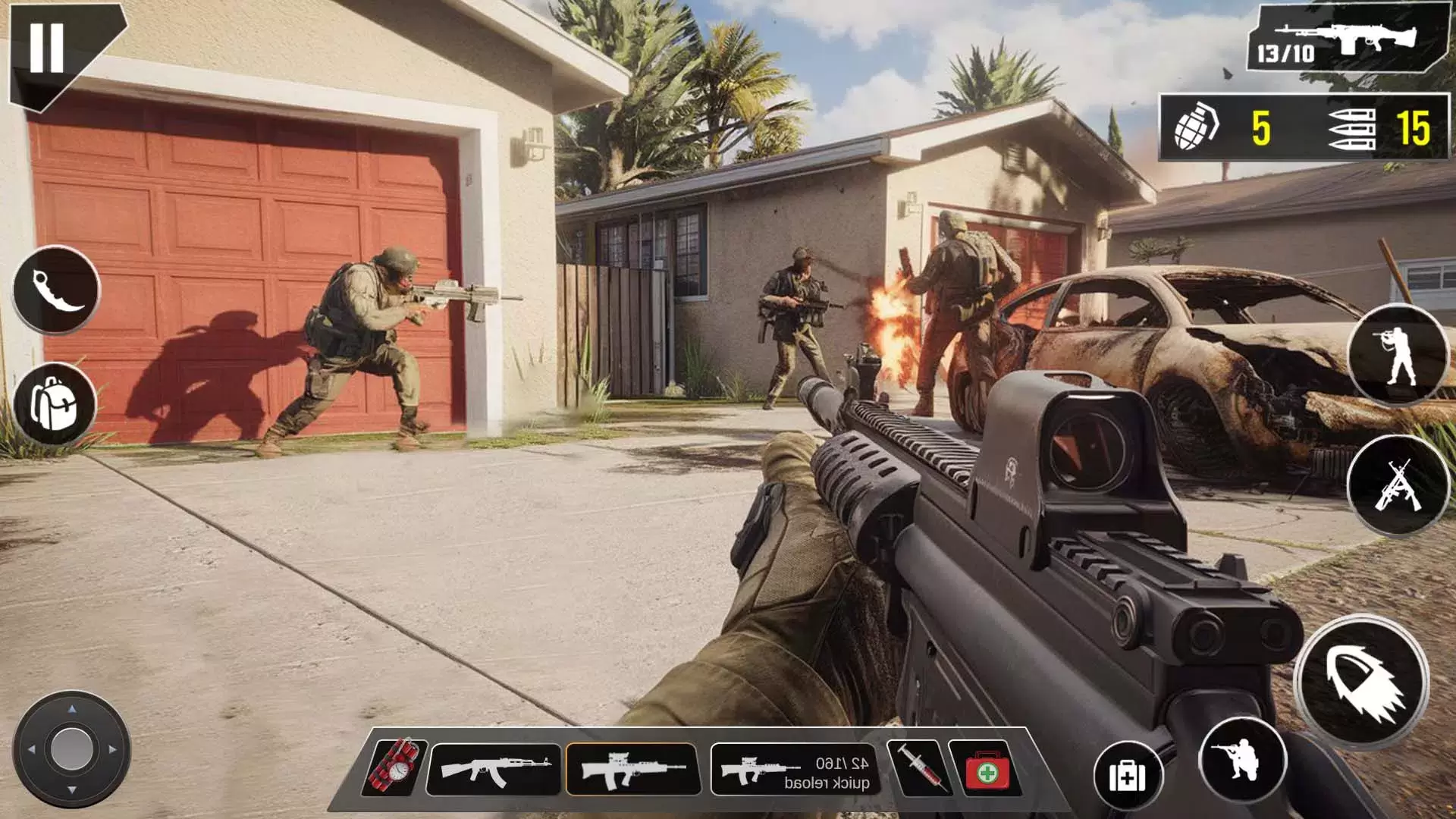This screenshot has width=1456, height=819.
Task: Pause the game with the pause button
Action: (47, 48)
